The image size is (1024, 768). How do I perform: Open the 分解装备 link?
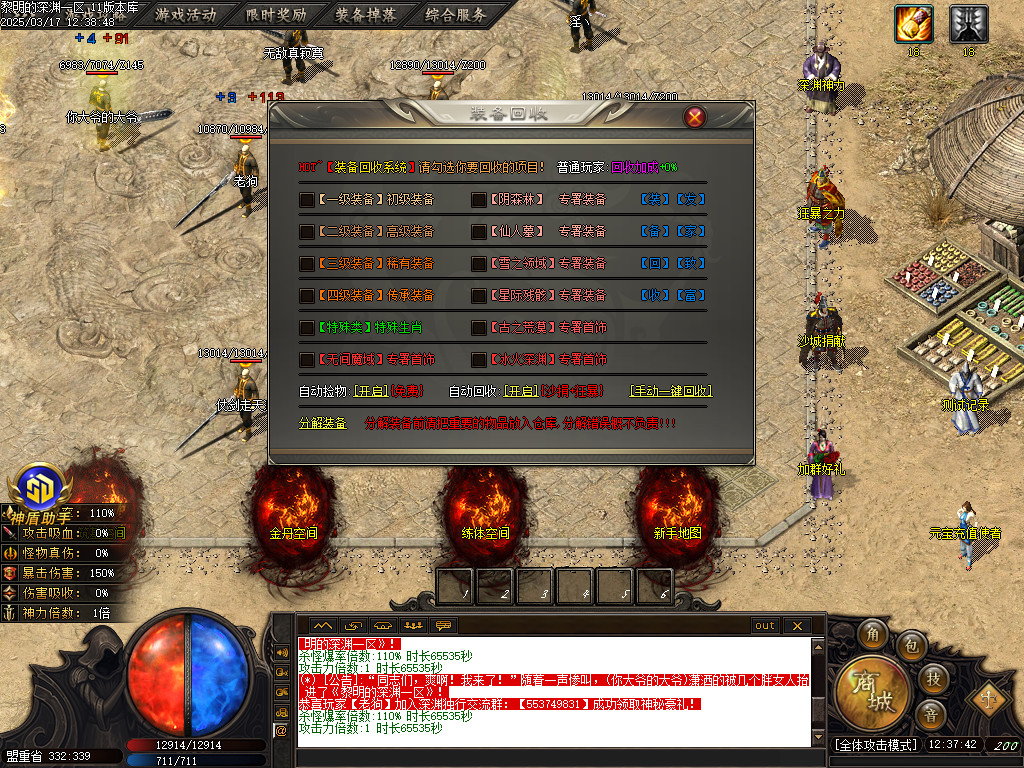(x=323, y=423)
